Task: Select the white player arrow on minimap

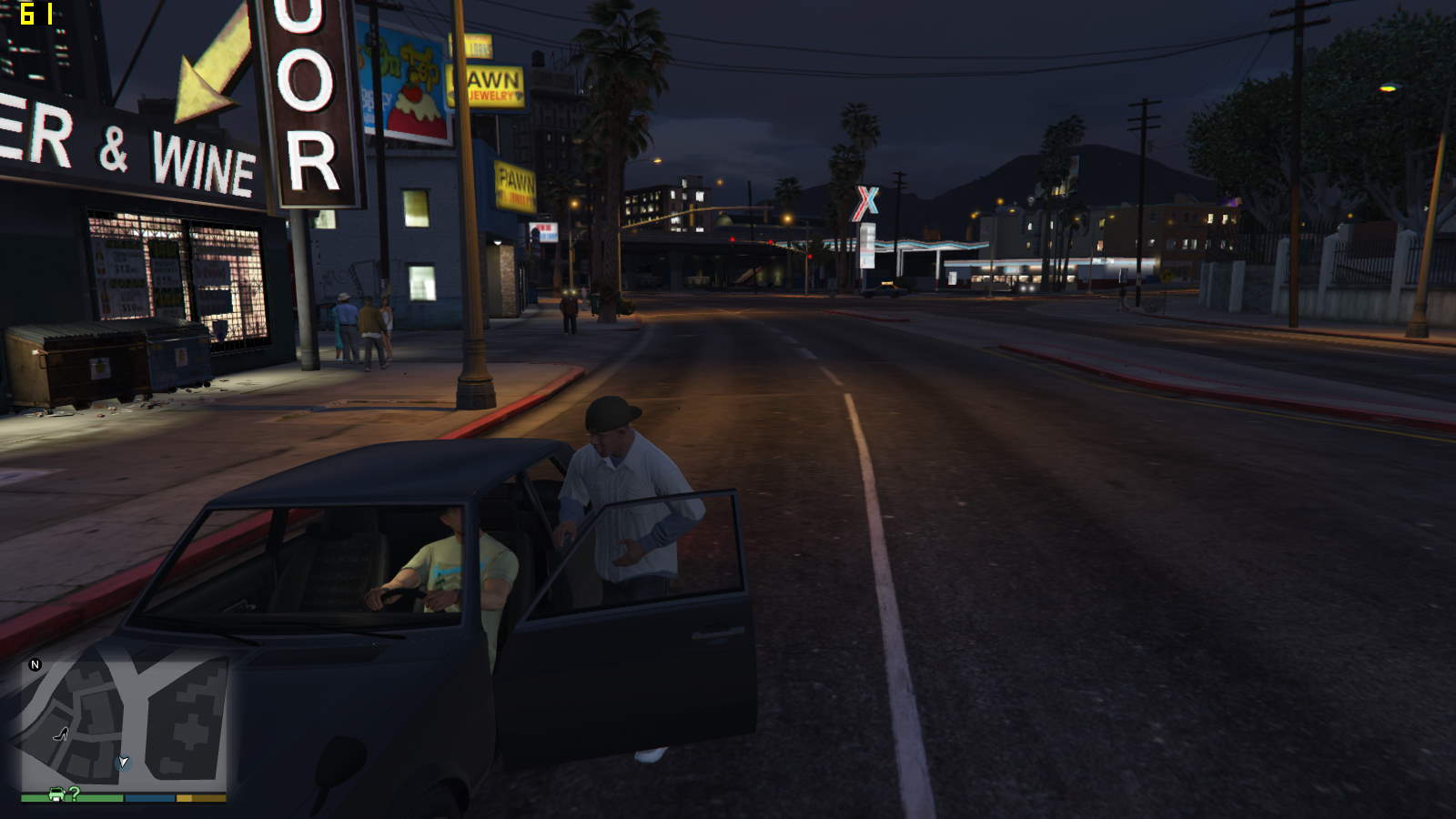Action: (x=123, y=762)
